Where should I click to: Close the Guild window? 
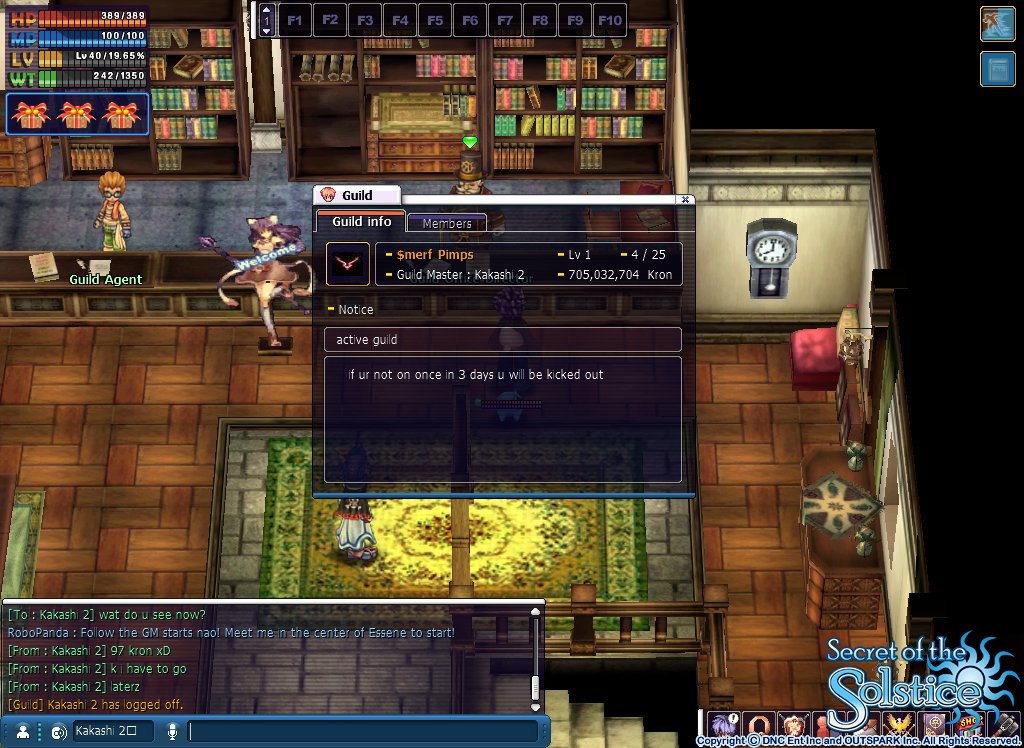(685, 199)
